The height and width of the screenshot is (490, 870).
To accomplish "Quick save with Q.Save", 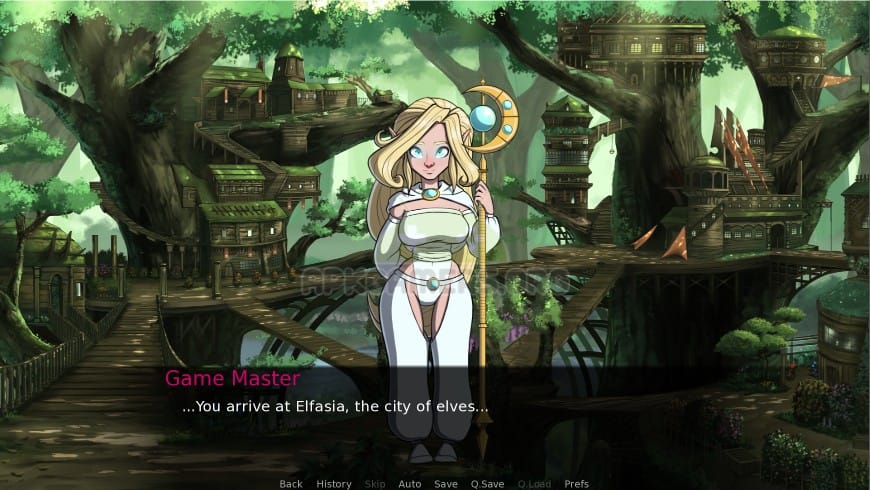I will click(487, 484).
